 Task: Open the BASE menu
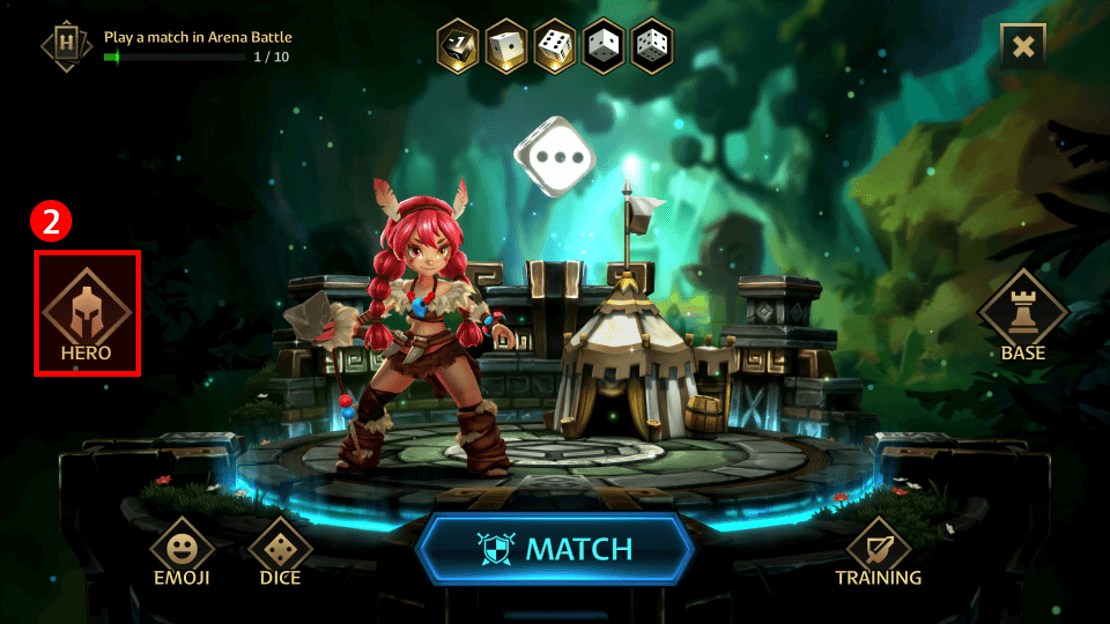(1022, 313)
